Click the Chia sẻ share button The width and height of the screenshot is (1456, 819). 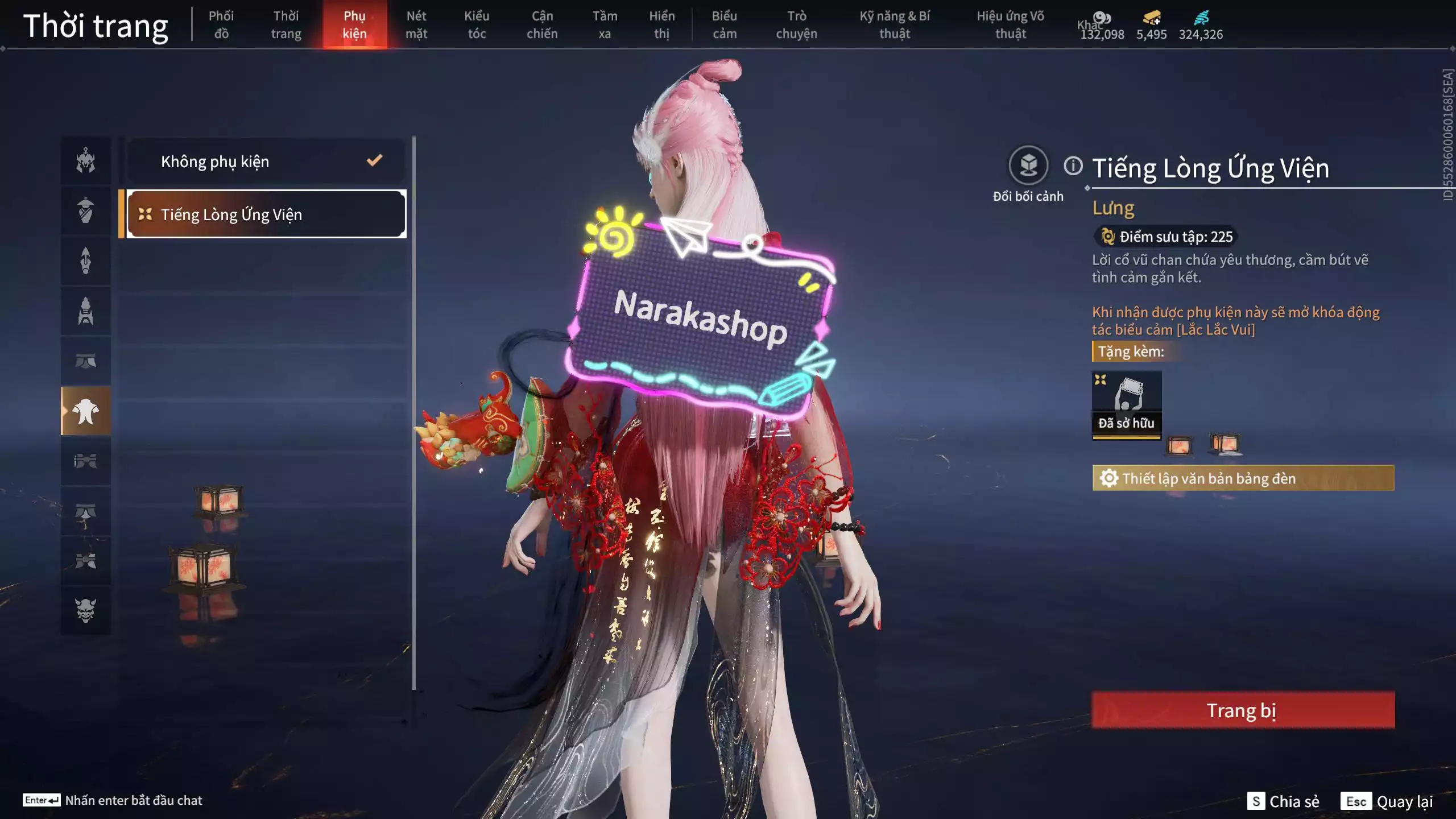coord(1284,801)
